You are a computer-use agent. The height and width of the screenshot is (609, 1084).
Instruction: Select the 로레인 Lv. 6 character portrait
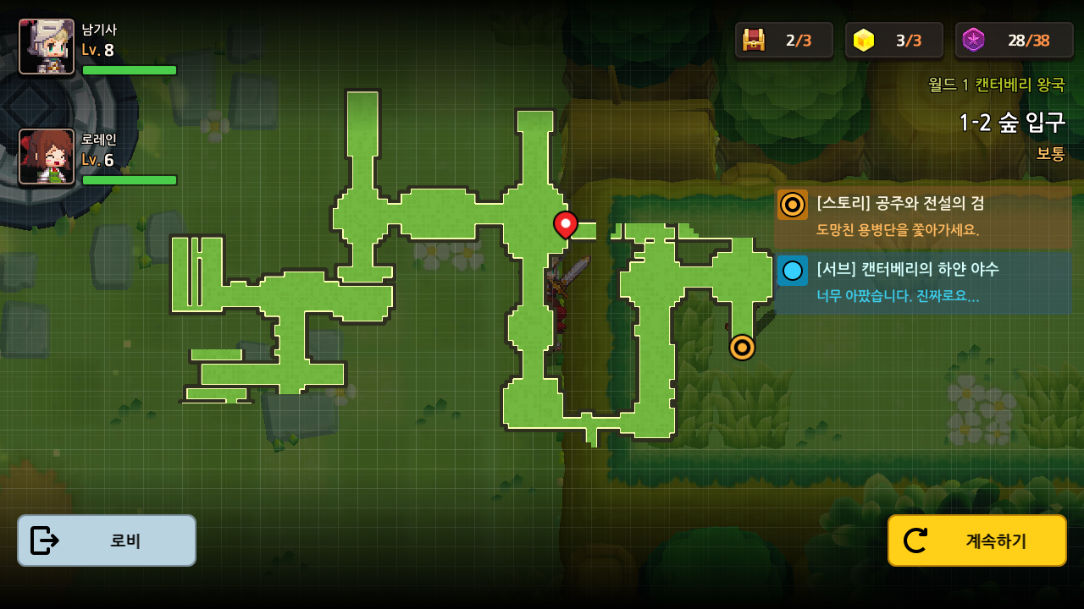47,156
